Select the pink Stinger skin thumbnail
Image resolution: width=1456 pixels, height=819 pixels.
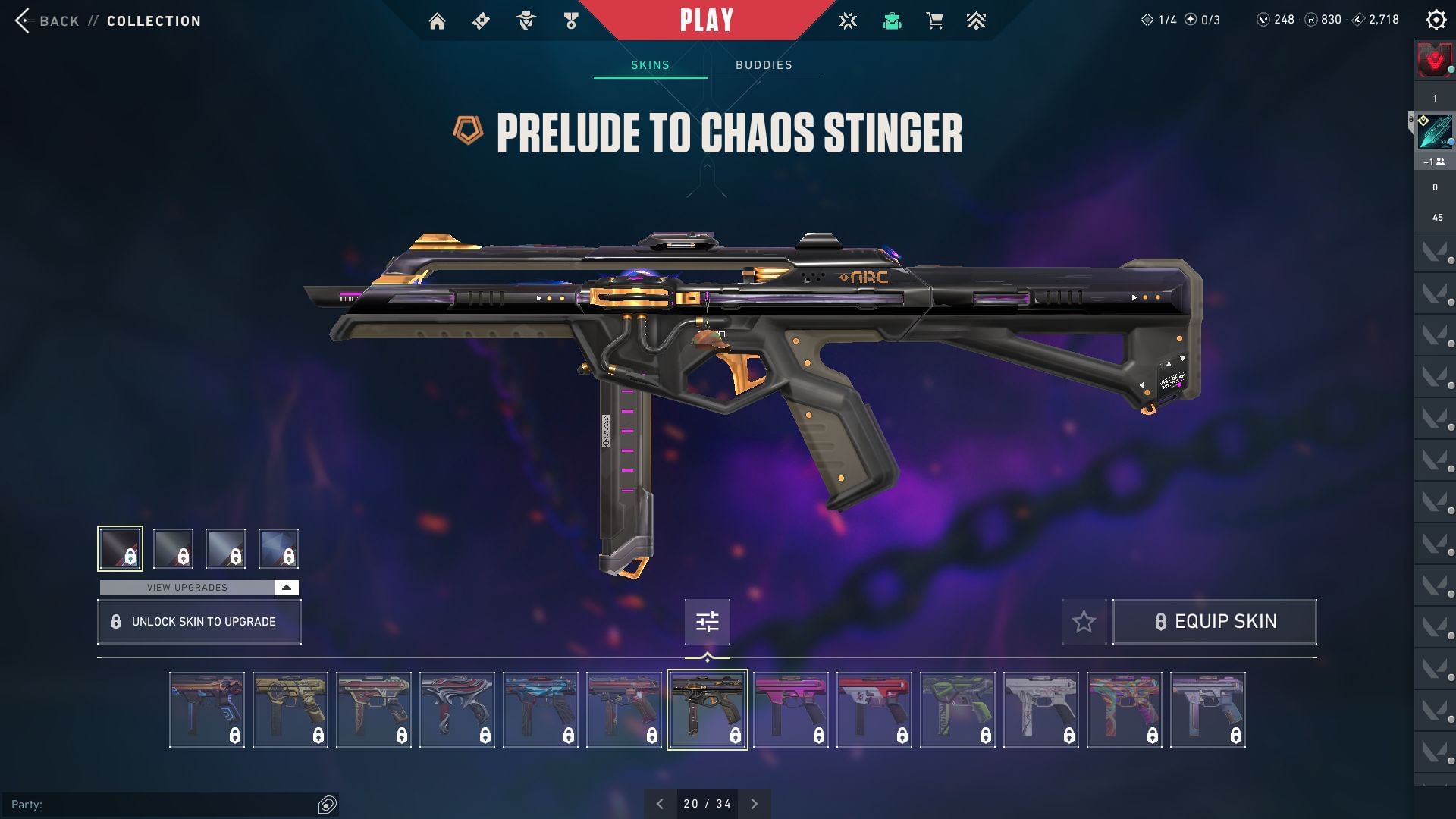pos(790,710)
